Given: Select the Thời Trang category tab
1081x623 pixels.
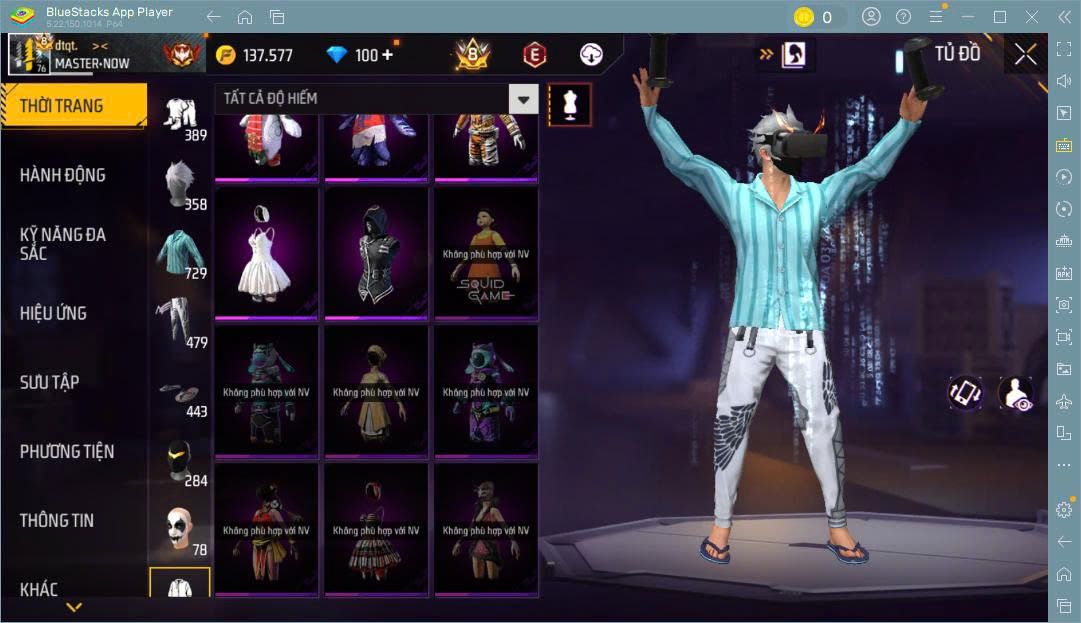Looking at the screenshot, I should tap(62, 106).
